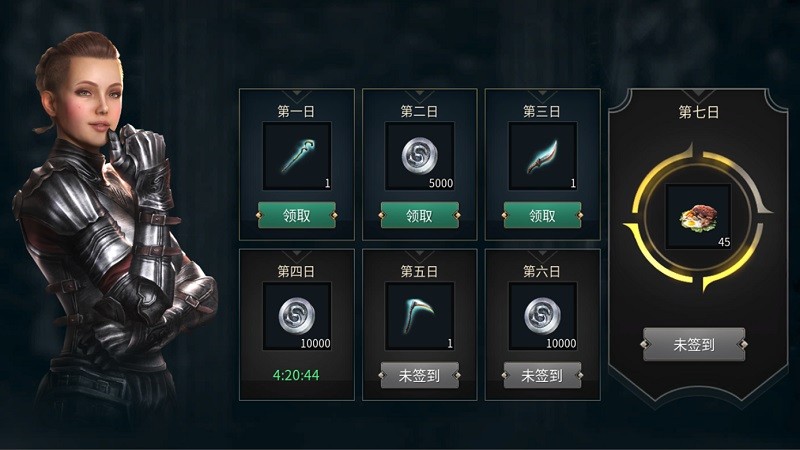Claim the Day 2 (第二日) silver coin reward

tap(420, 215)
